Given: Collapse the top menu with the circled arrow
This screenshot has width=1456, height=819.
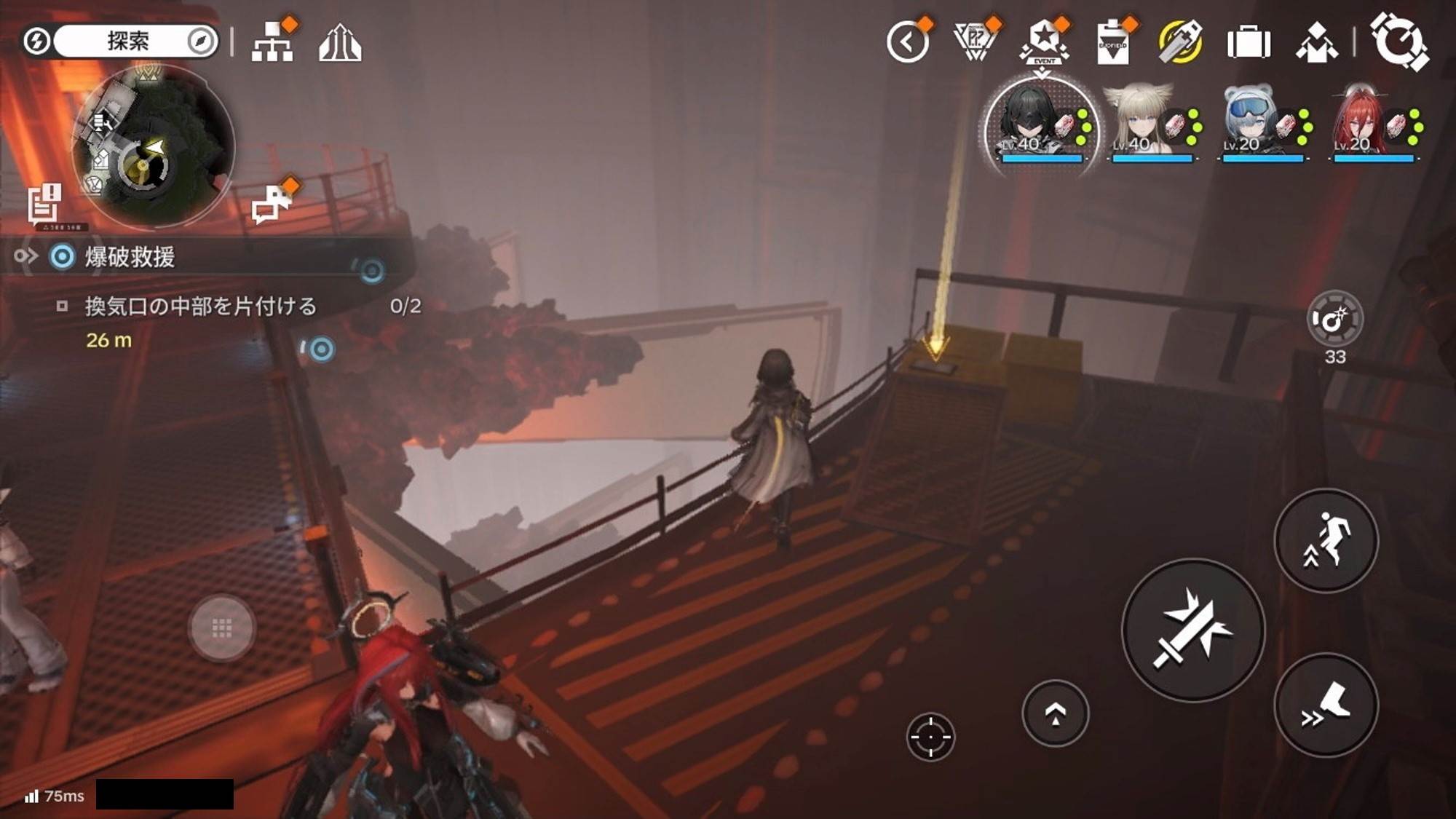Looking at the screenshot, I should (x=908, y=42).
